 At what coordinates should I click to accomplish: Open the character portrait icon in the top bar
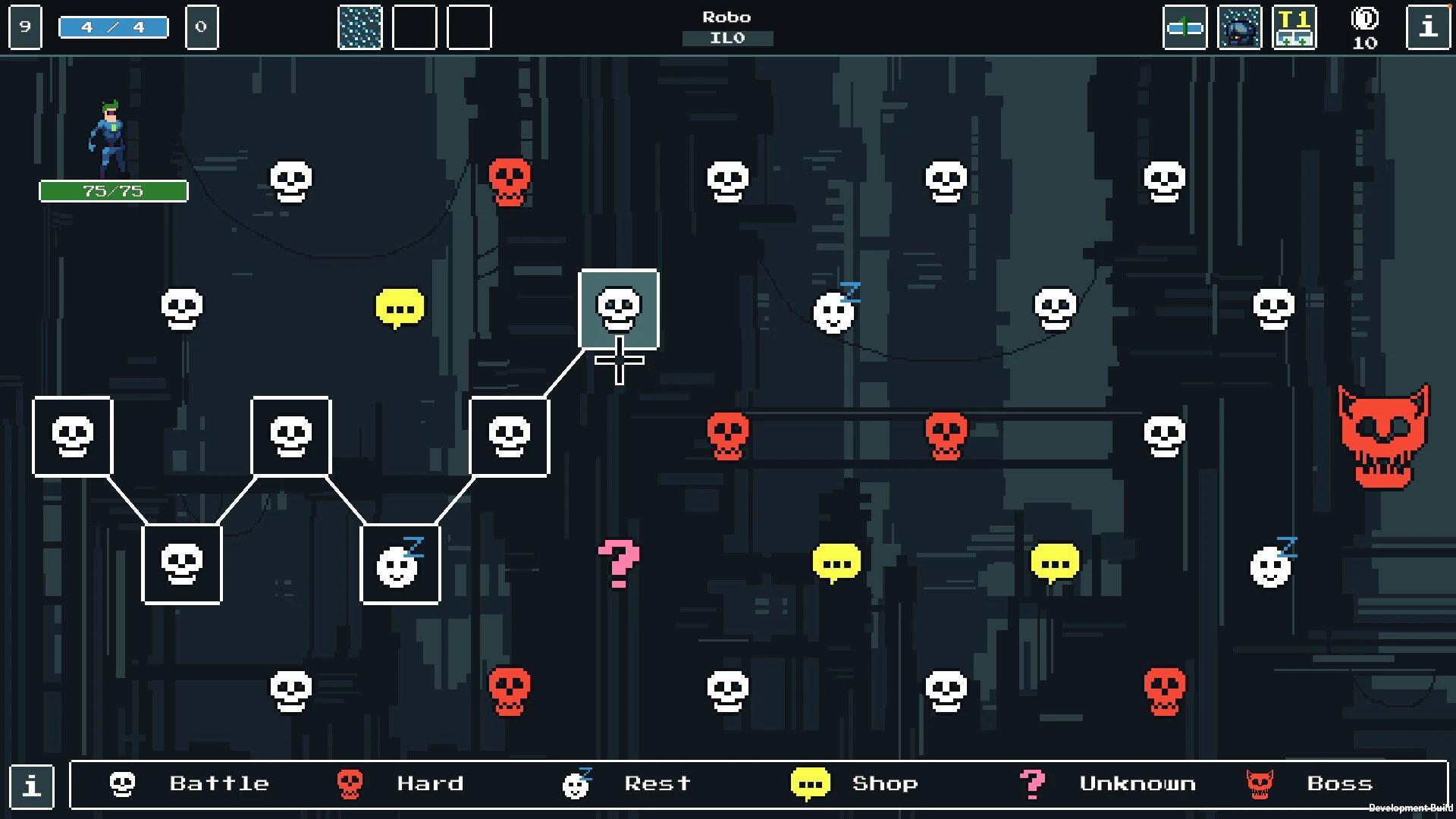pyautogui.click(x=1240, y=28)
